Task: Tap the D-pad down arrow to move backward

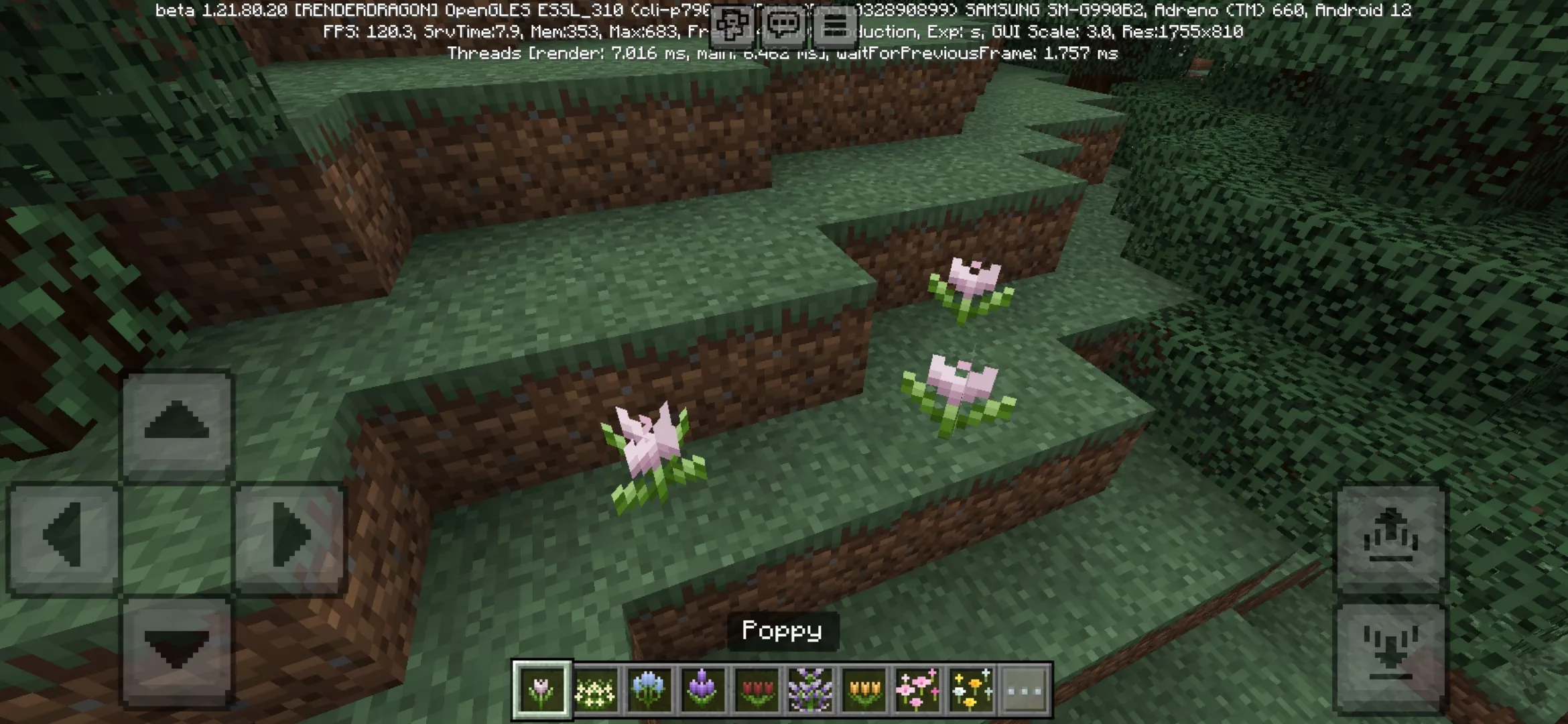Action: tap(177, 650)
